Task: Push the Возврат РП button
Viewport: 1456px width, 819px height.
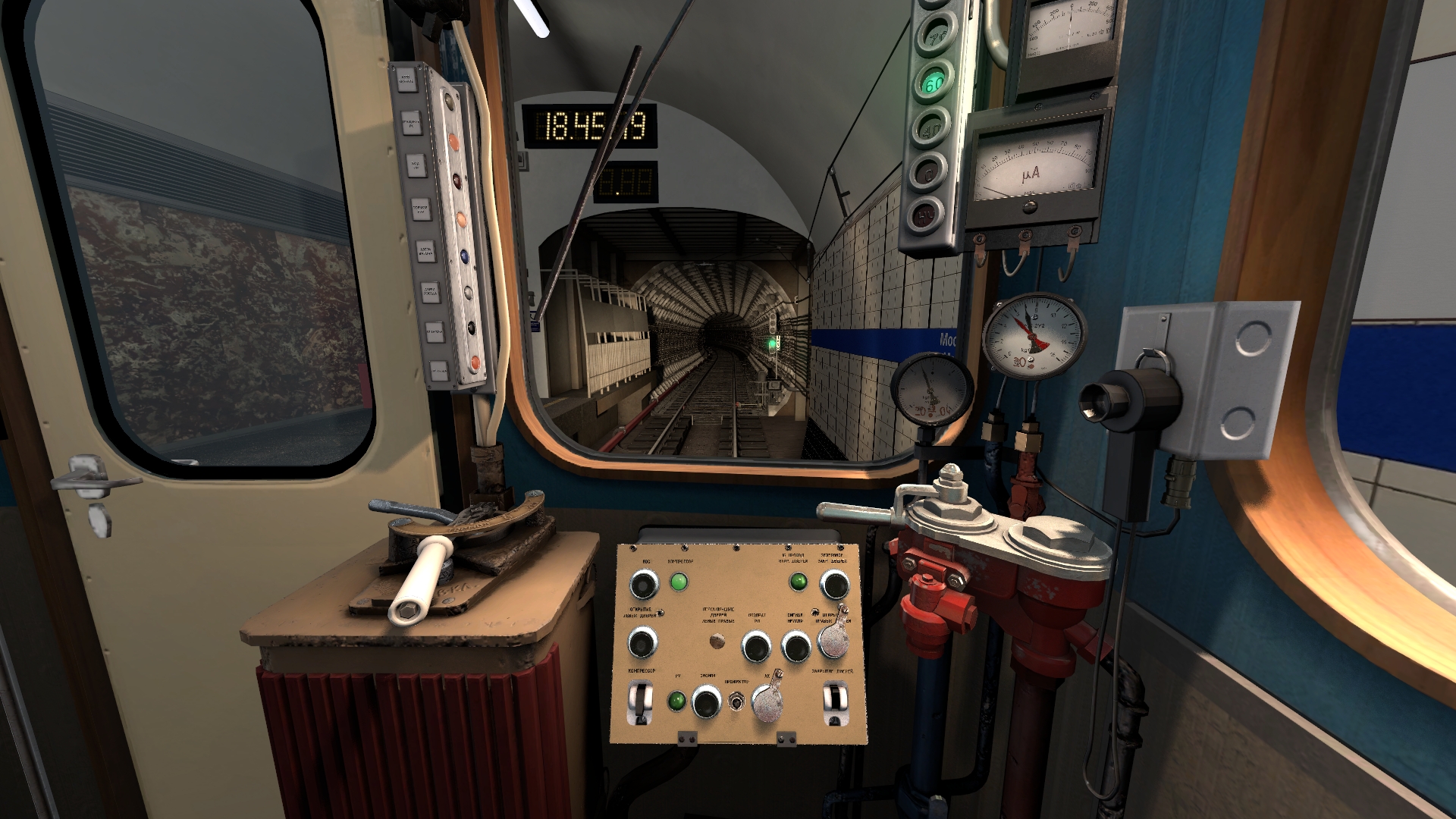Action: (756, 647)
